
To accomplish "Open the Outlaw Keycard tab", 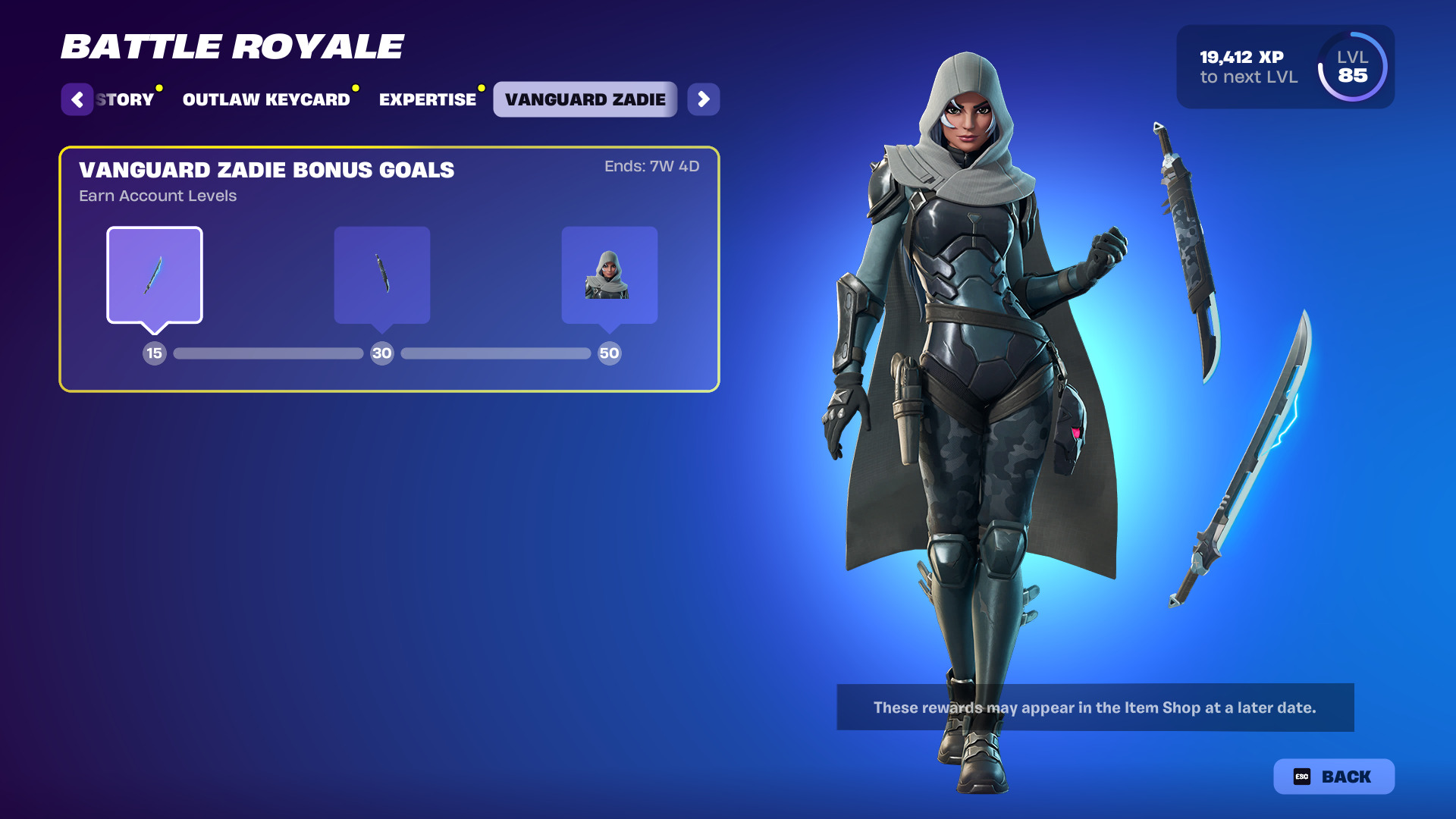I will coord(266,99).
